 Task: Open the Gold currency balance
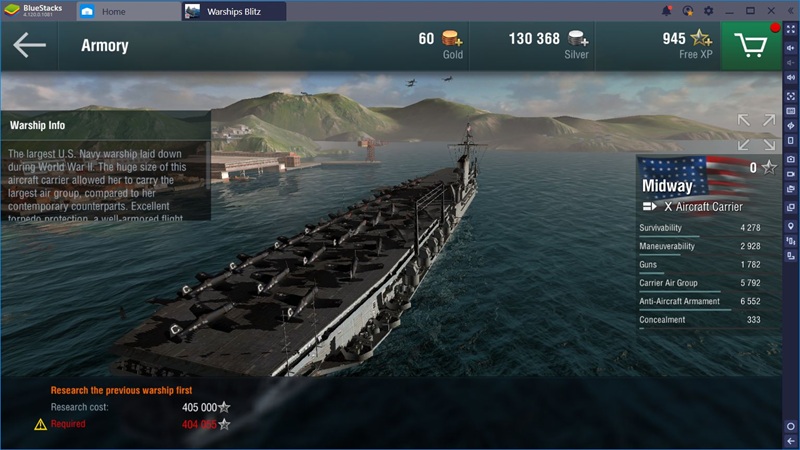click(x=441, y=45)
